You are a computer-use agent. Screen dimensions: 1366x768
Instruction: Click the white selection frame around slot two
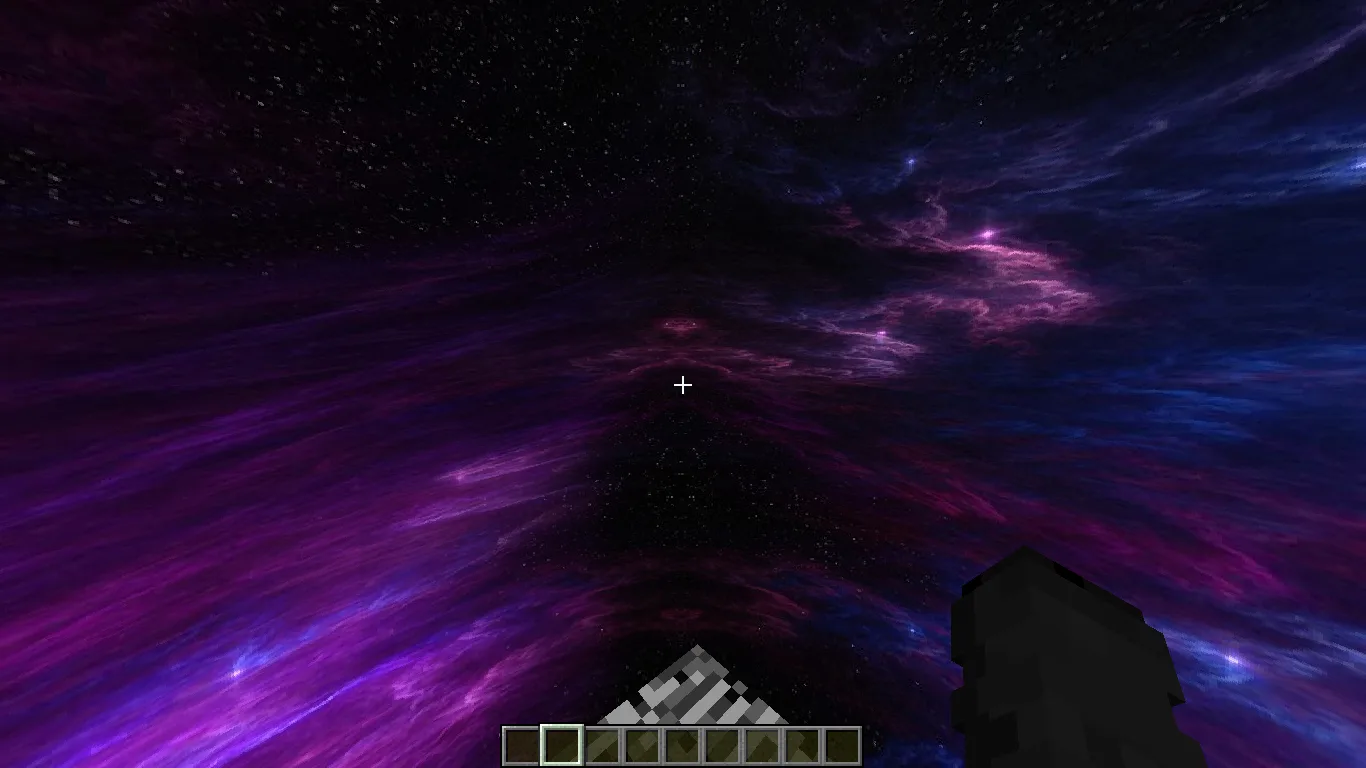562,726
